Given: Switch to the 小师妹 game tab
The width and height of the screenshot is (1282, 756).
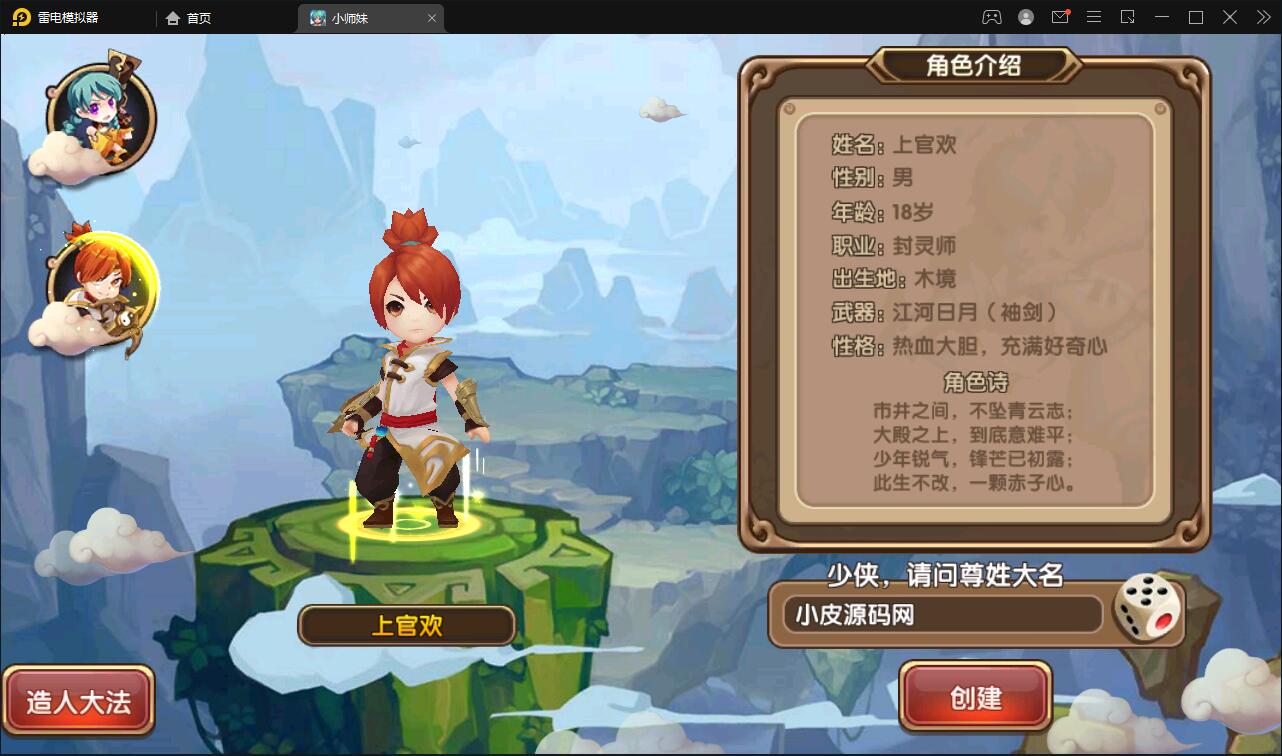Looking at the screenshot, I should [357, 17].
